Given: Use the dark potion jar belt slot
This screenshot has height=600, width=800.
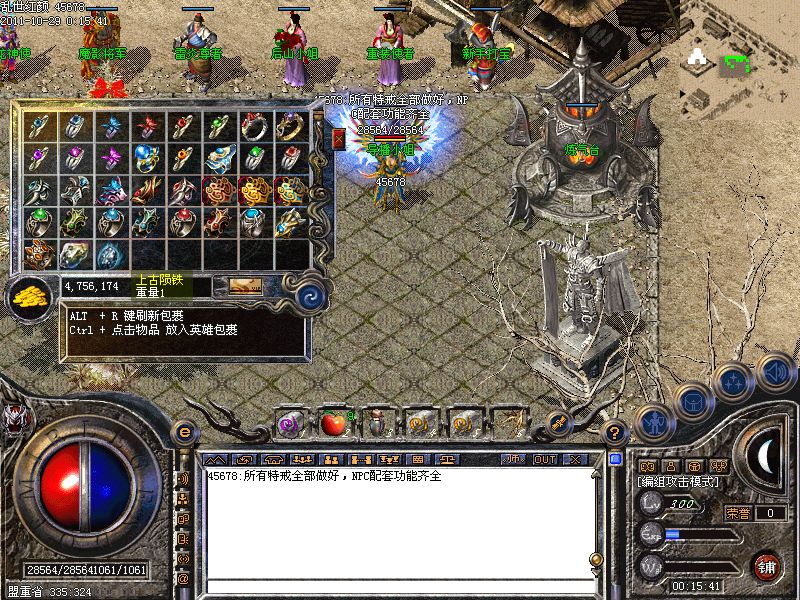Looking at the screenshot, I should 377,423.
